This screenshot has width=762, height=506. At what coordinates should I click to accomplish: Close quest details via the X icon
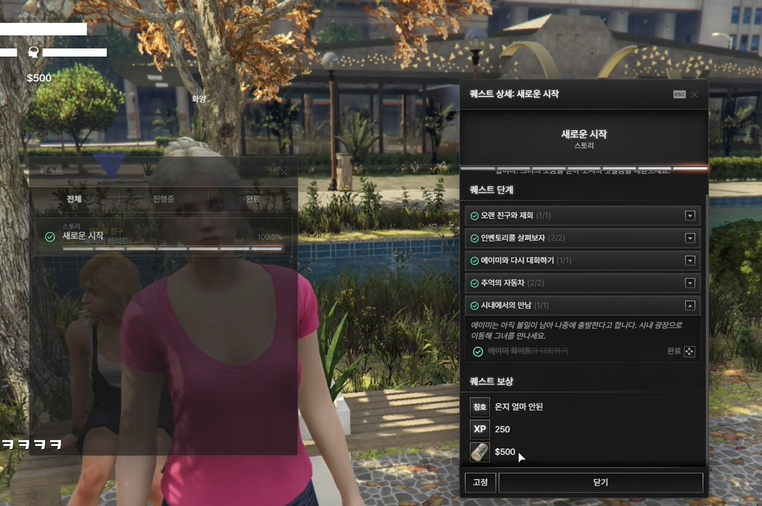click(x=695, y=94)
